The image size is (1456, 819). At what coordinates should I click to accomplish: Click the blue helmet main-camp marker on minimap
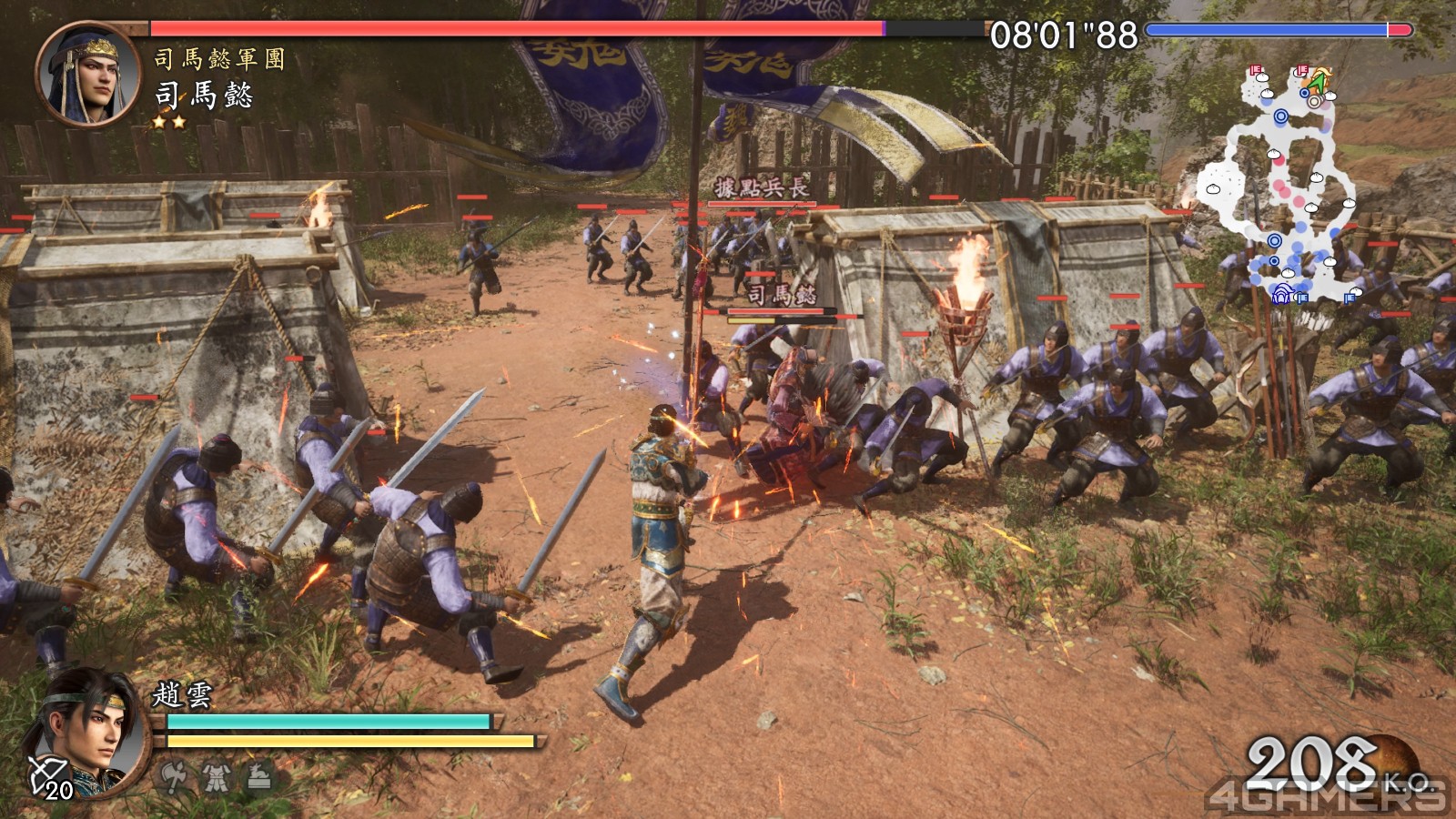(x=1282, y=294)
